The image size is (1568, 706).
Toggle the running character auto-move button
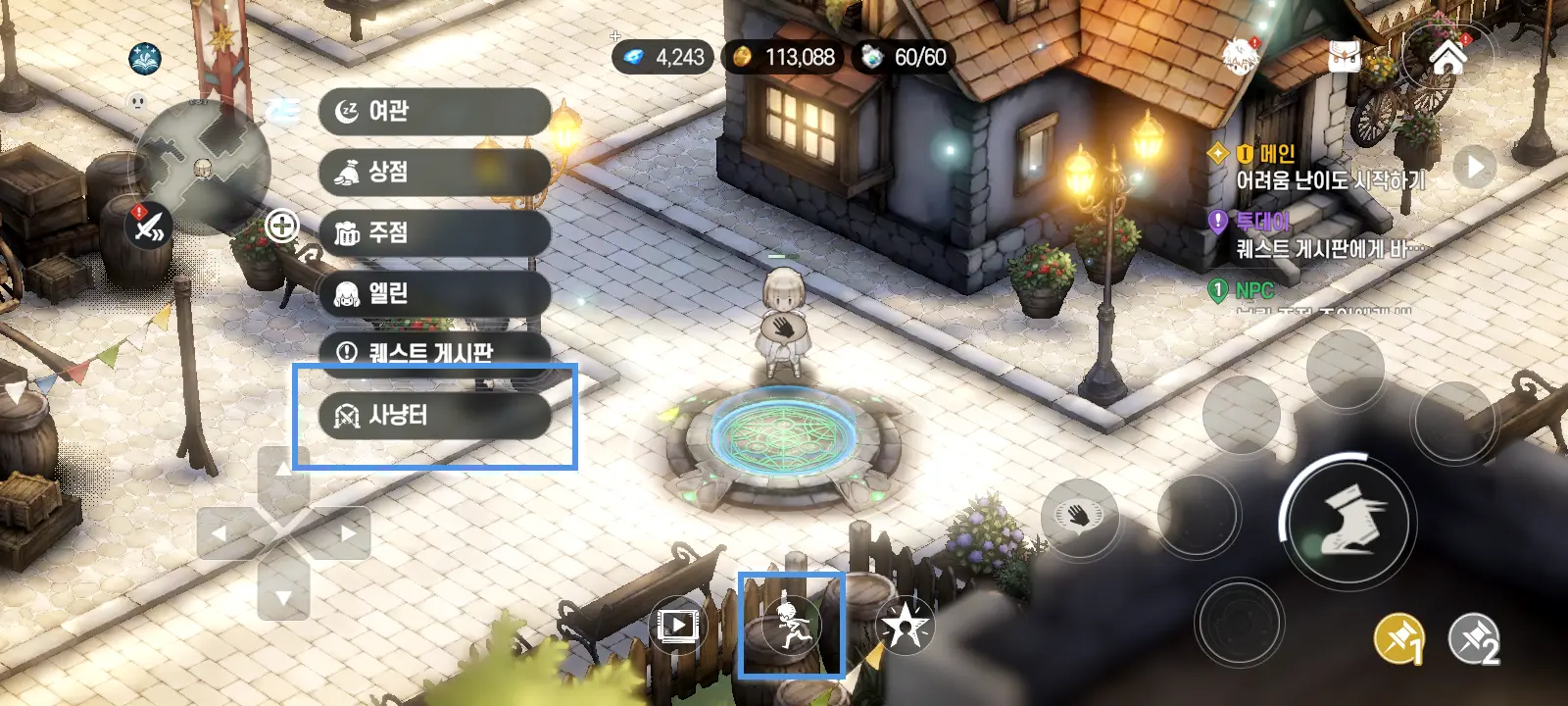pyautogui.click(x=790, y=625)
